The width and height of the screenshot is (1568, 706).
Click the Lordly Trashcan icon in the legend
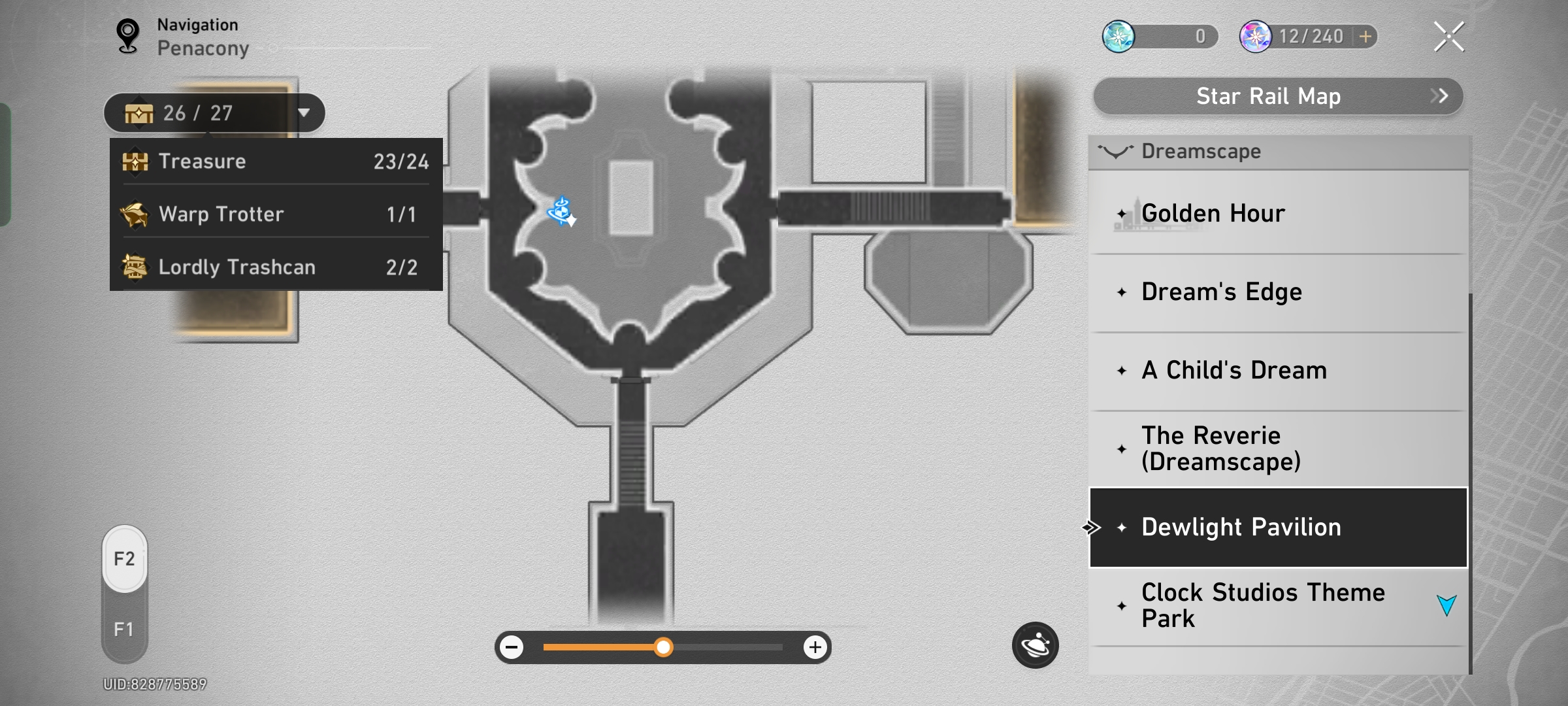135,265
